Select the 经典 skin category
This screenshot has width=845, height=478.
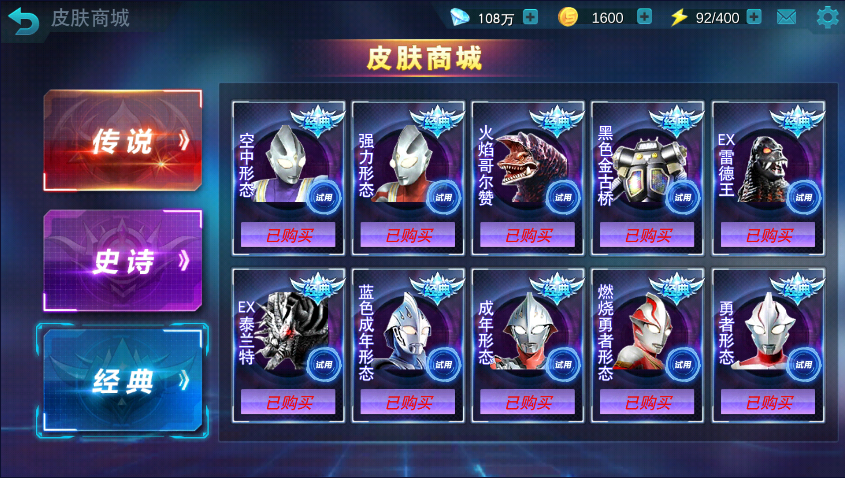pyautogui.click(x=123, y=381)
